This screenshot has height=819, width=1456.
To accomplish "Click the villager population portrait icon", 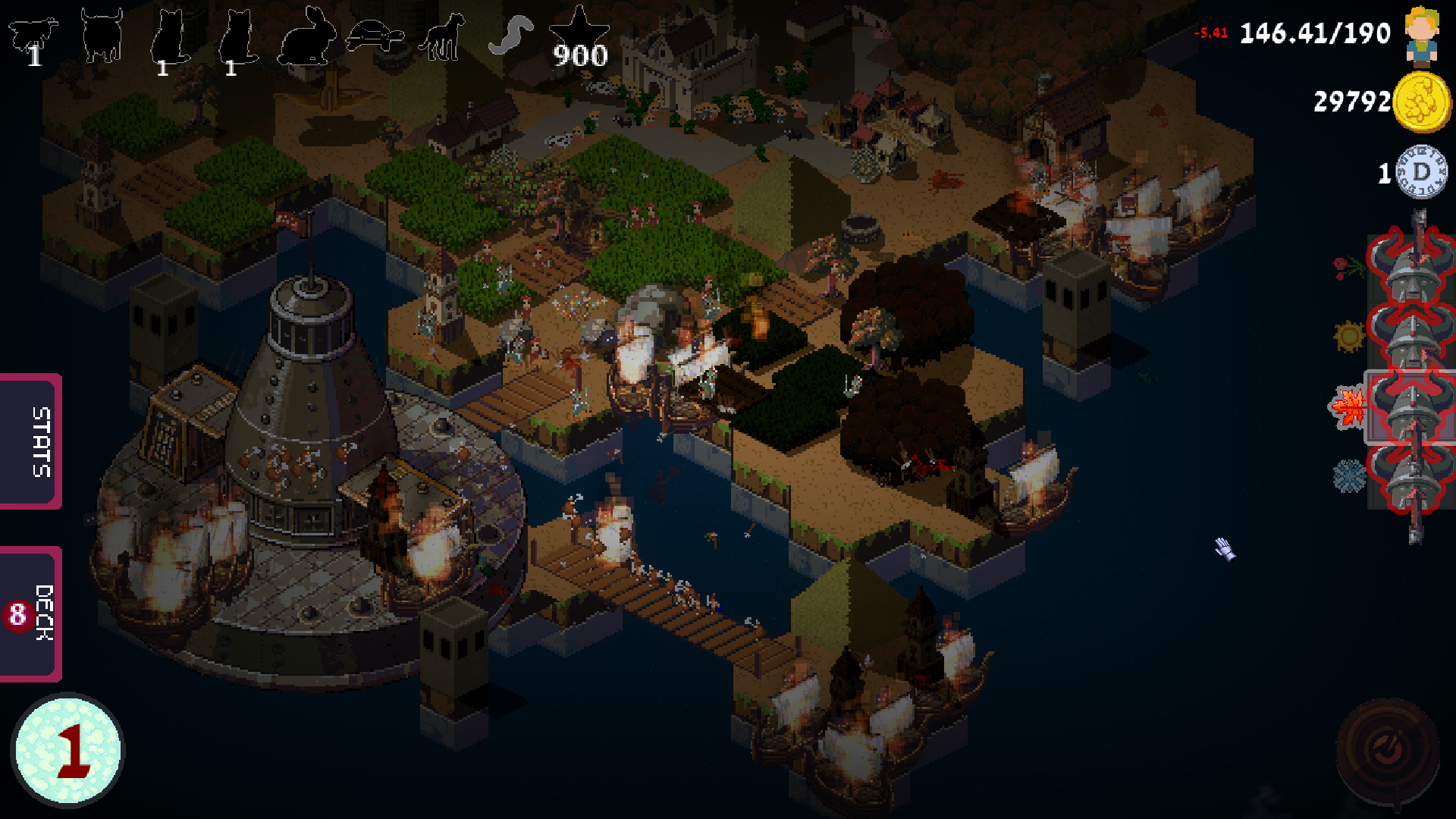I will coord(1421,35).
